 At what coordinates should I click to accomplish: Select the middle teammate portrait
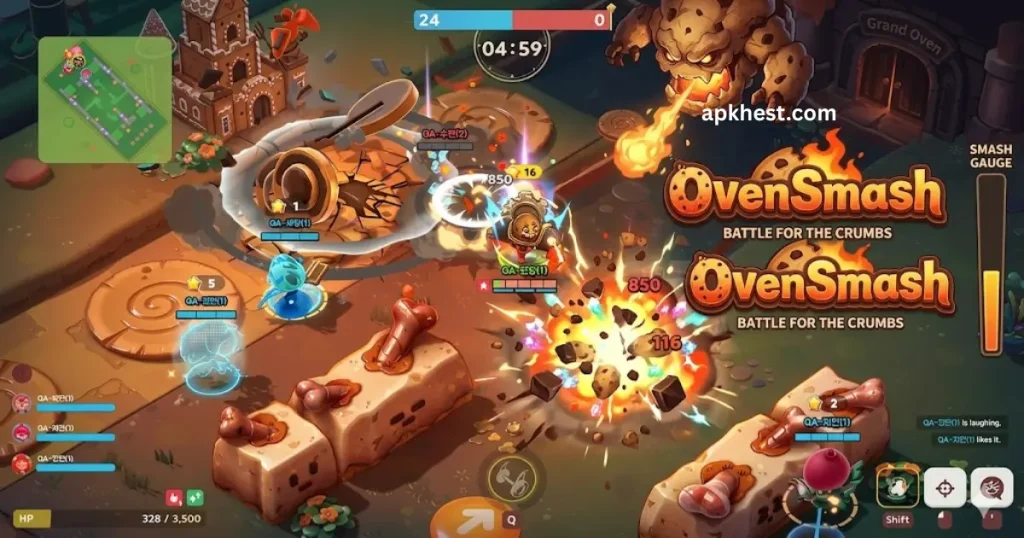(x=21, y=432)
